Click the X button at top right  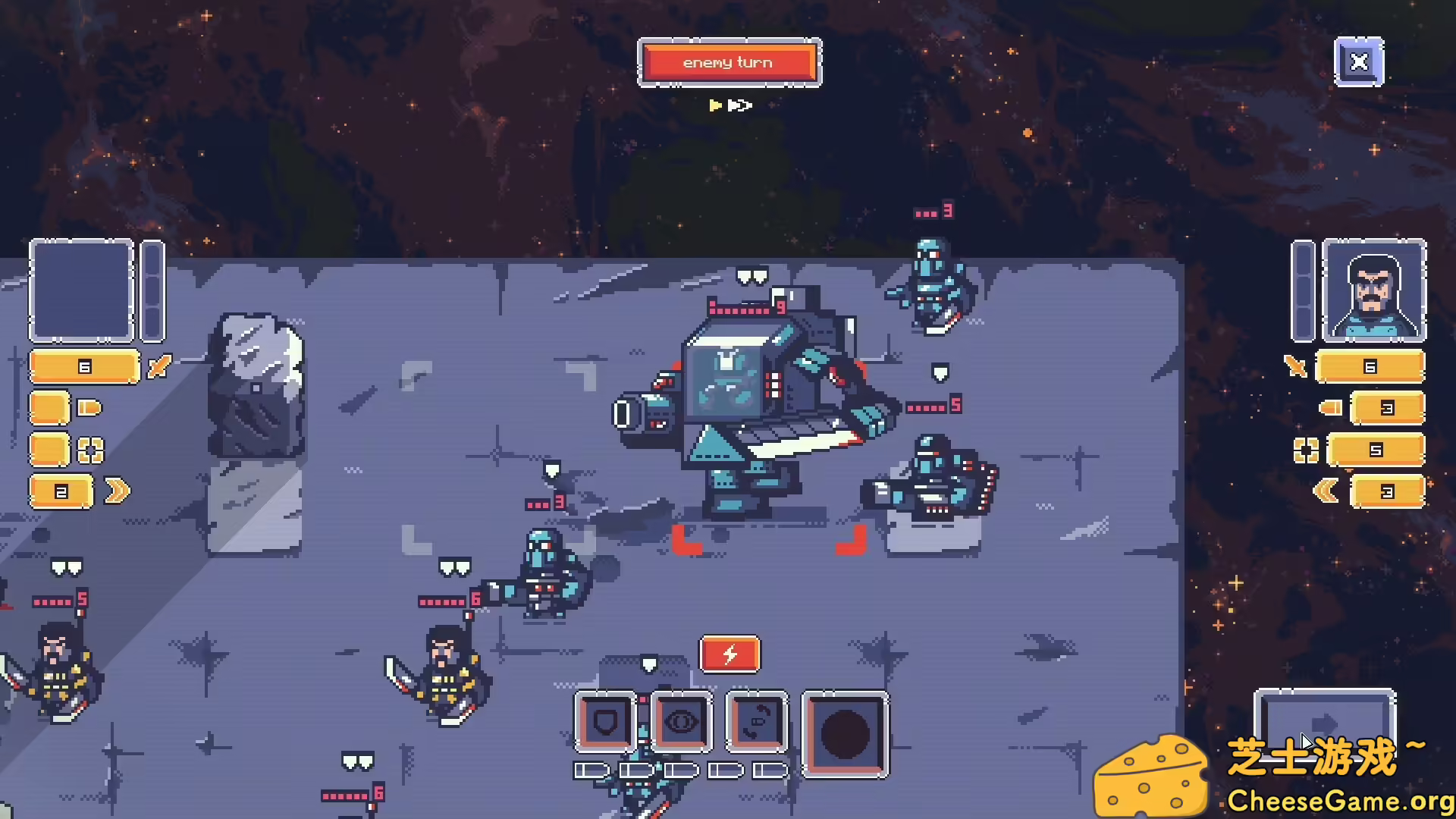1360,61
